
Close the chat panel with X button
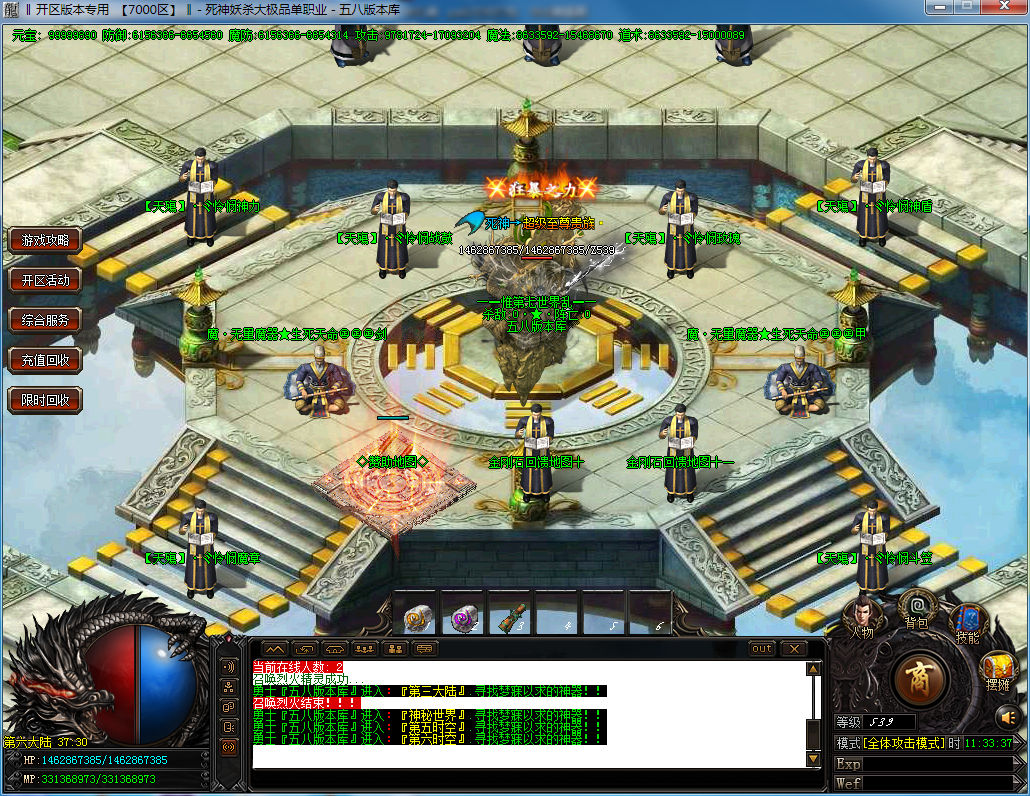[x=793, y=649]
